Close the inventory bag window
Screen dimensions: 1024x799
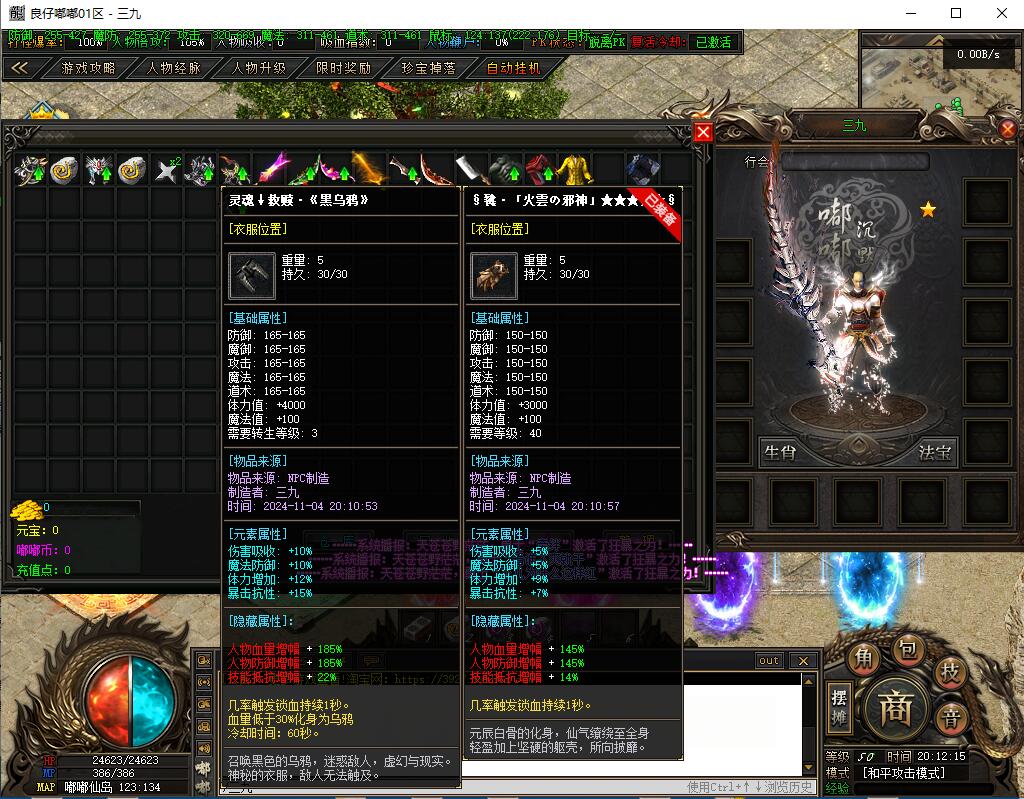click(703, 132)
